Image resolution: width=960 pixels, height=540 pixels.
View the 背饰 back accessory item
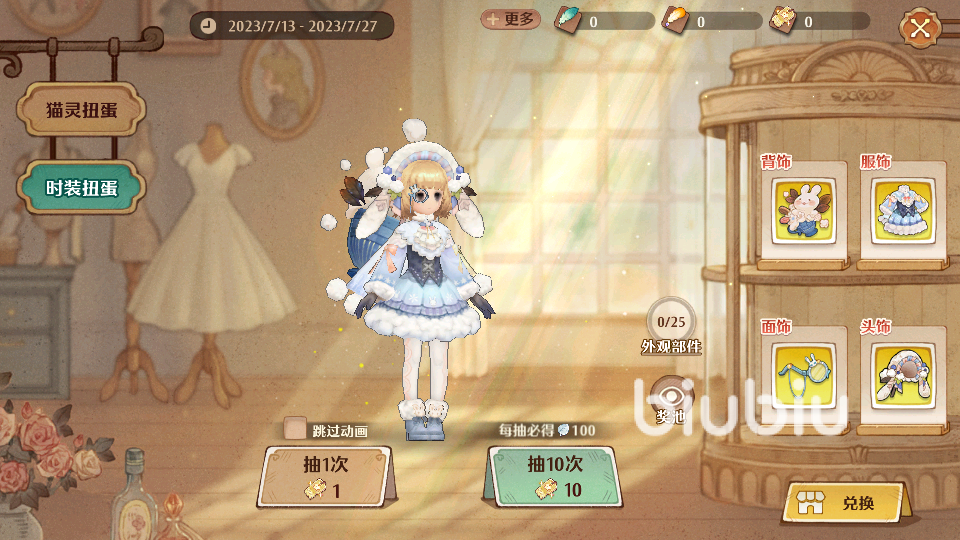[x=807, y=210]
